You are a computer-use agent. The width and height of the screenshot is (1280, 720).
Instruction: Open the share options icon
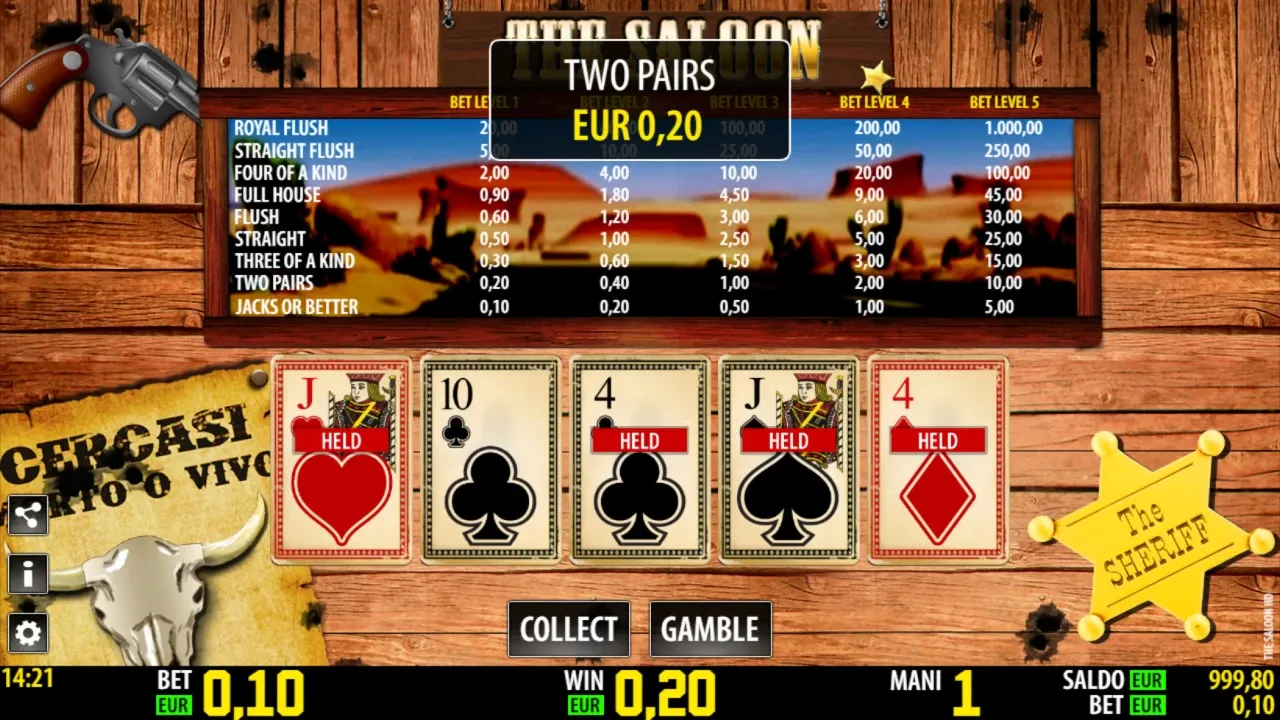point(28,515)
